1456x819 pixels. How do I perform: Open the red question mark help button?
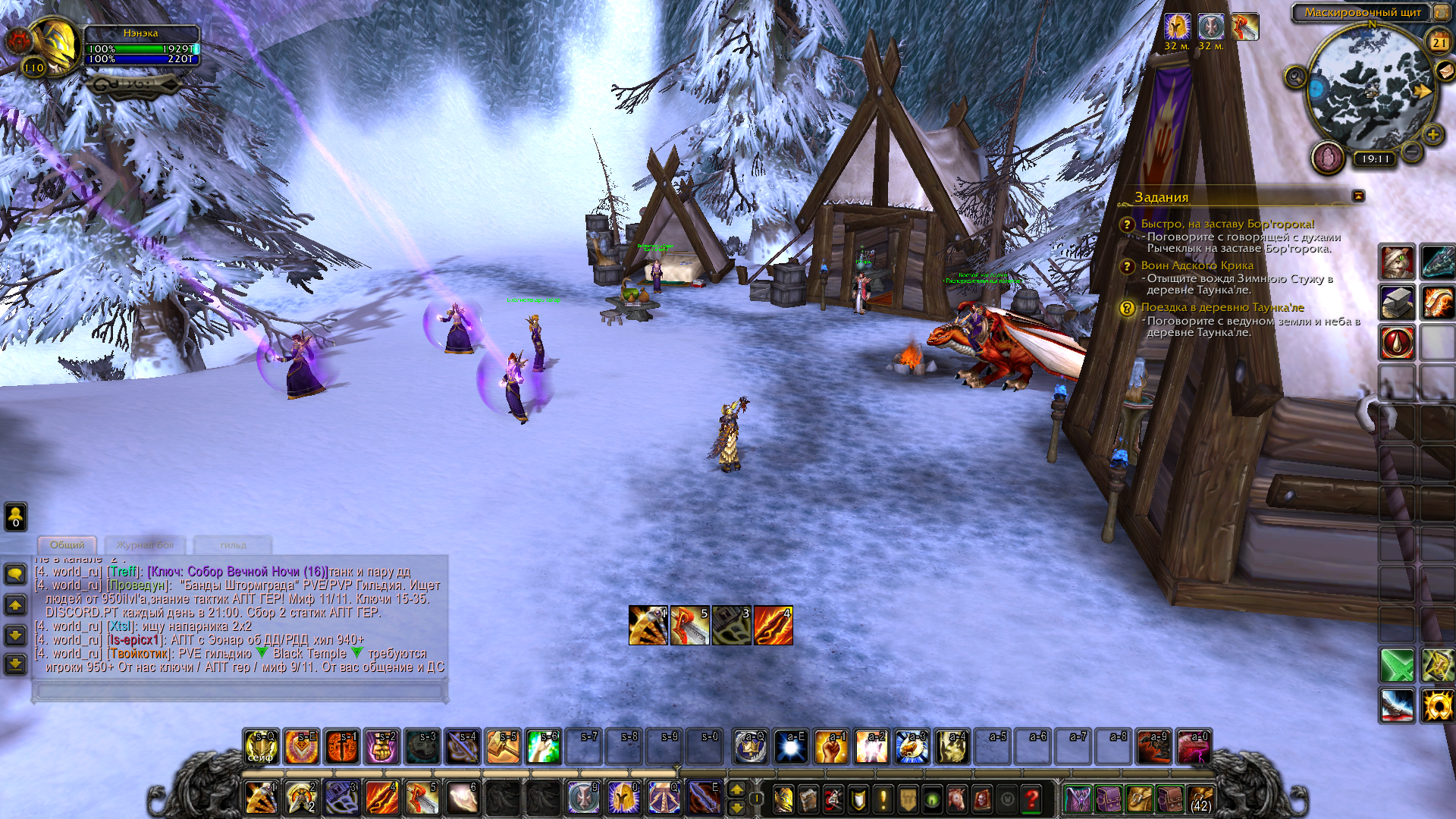tap(1031, 799)
